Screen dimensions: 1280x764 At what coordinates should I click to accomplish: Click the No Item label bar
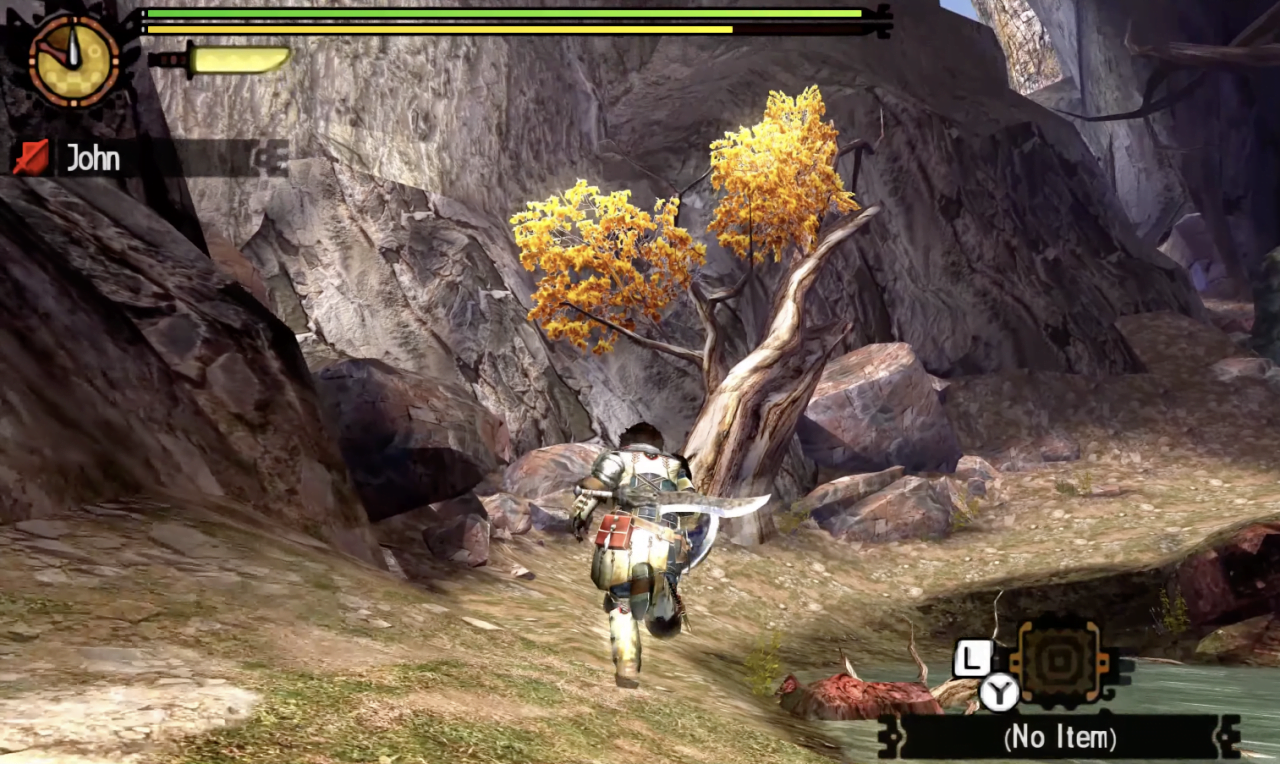(1059, 738)
